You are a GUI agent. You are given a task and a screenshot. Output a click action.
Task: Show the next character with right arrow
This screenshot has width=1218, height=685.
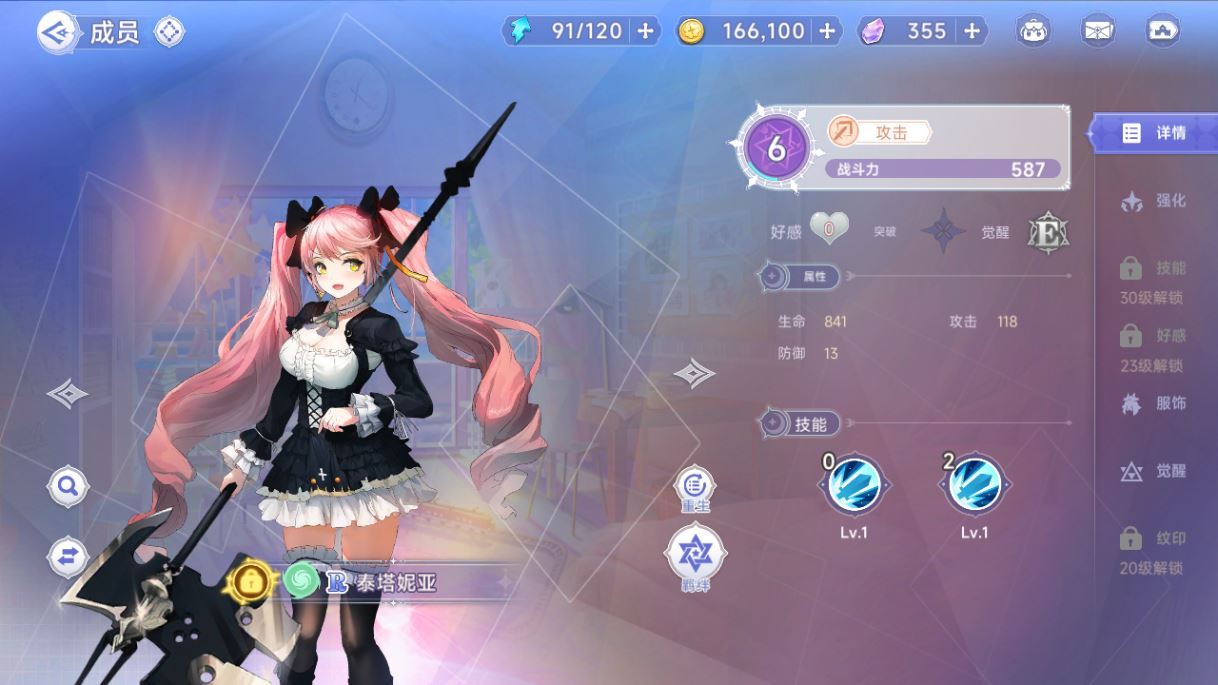[x=694, y=374]
